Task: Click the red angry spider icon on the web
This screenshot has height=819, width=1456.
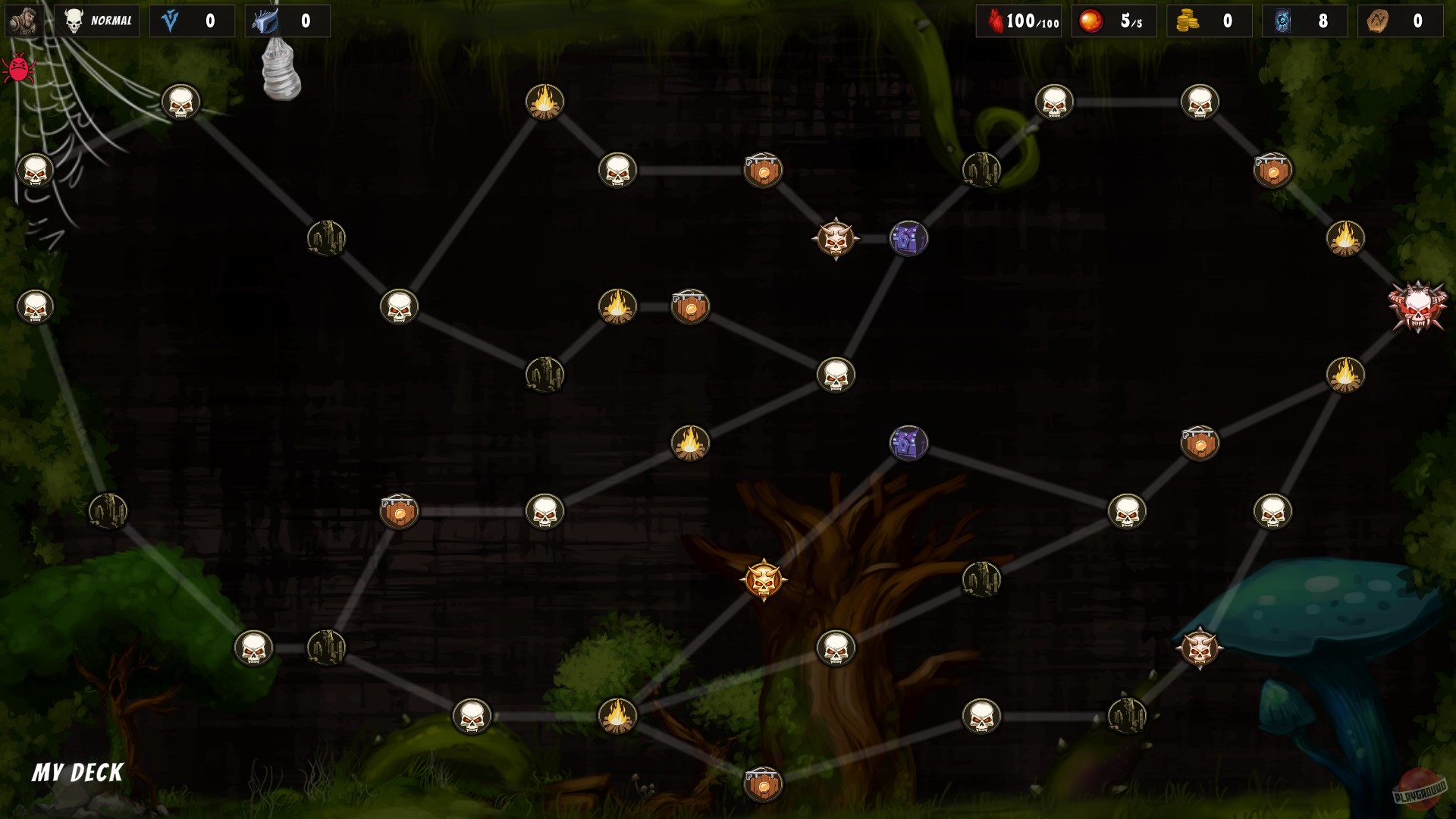Action: [x=19, y=68]
